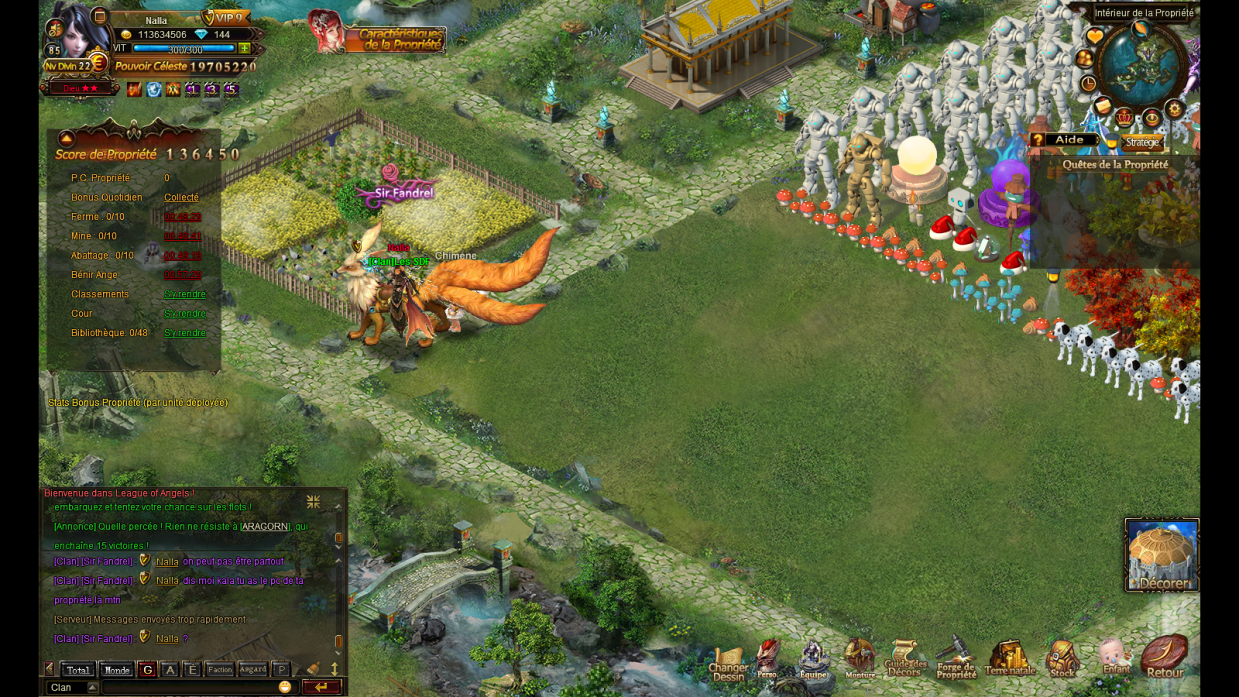
Task: Open Guide des Décors scroll
Action: pos(904,659)
